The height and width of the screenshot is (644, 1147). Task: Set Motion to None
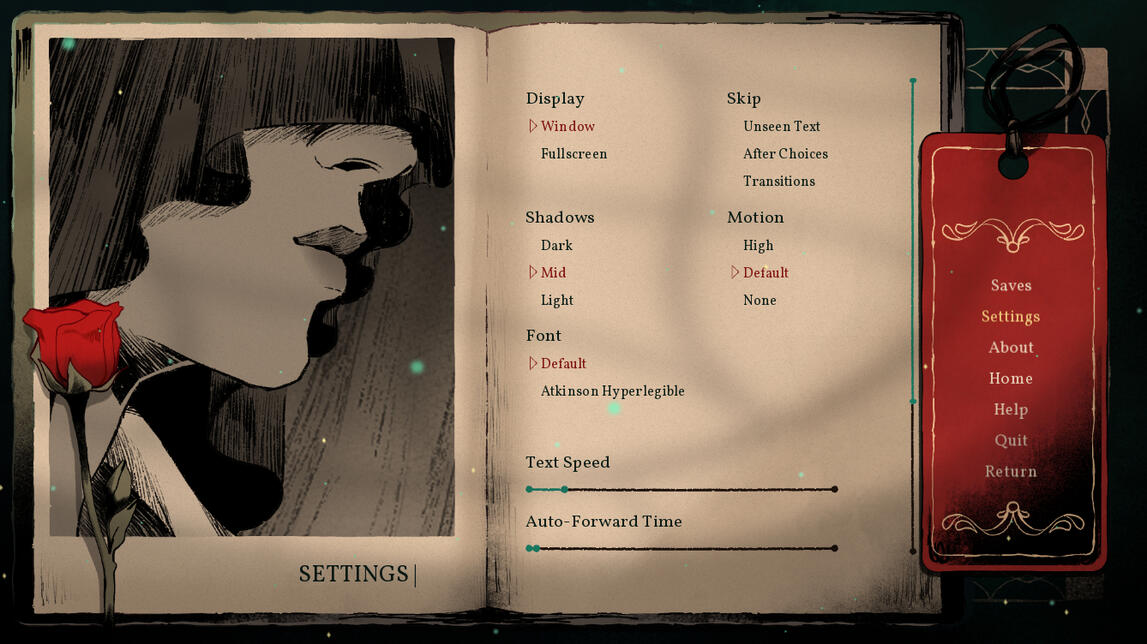[x=759, y=300]
